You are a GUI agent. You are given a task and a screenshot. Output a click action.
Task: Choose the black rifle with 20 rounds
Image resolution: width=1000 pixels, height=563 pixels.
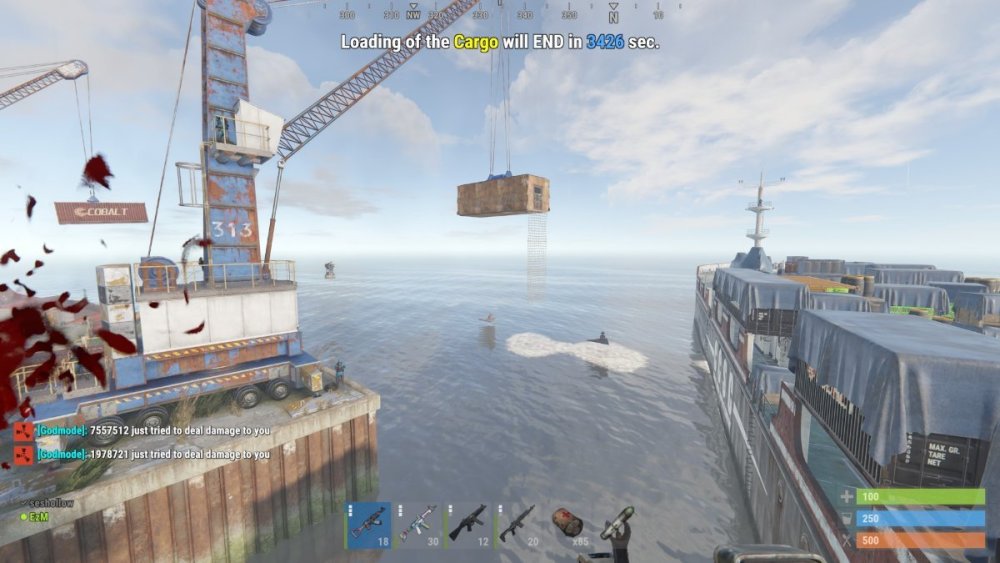coord(521,525)
